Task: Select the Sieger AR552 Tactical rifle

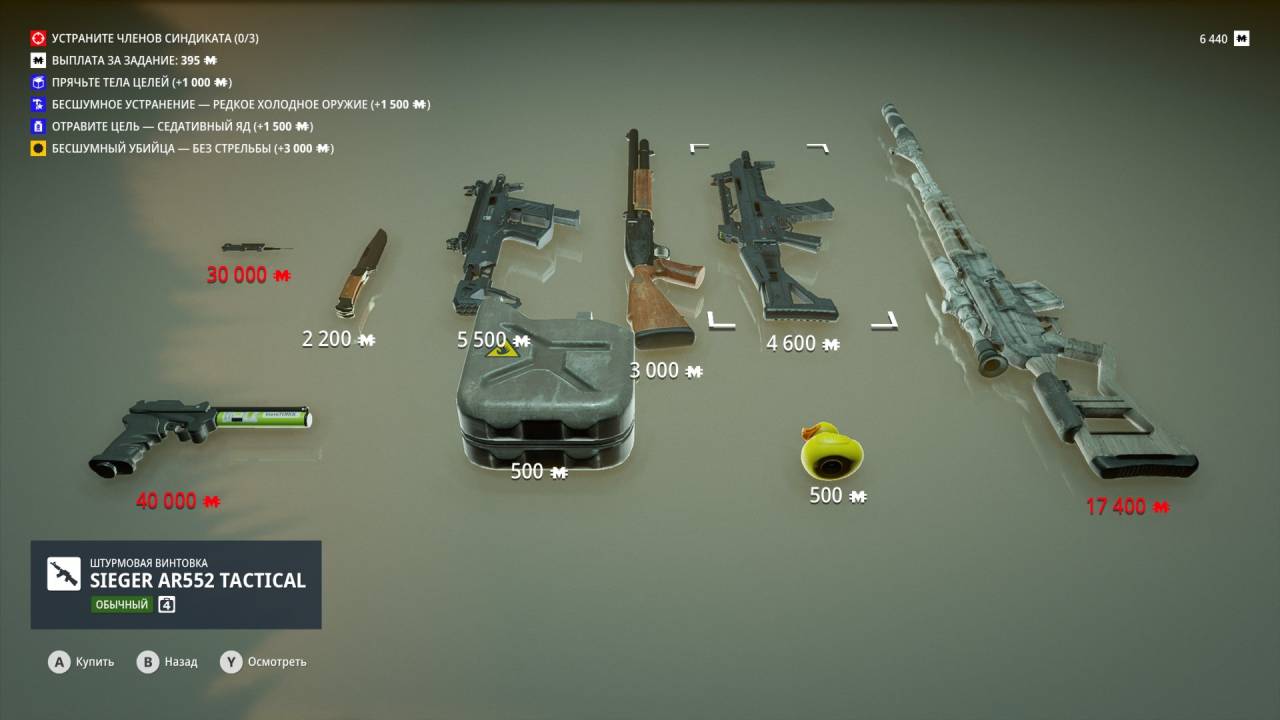Action: pos(770,235)
